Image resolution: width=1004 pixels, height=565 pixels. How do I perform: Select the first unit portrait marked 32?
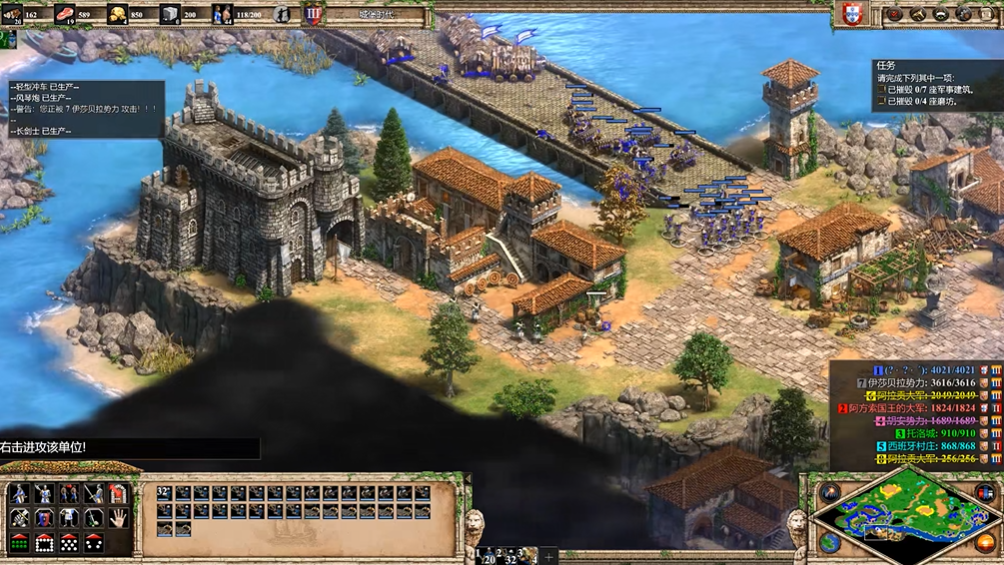click(164, 493)
